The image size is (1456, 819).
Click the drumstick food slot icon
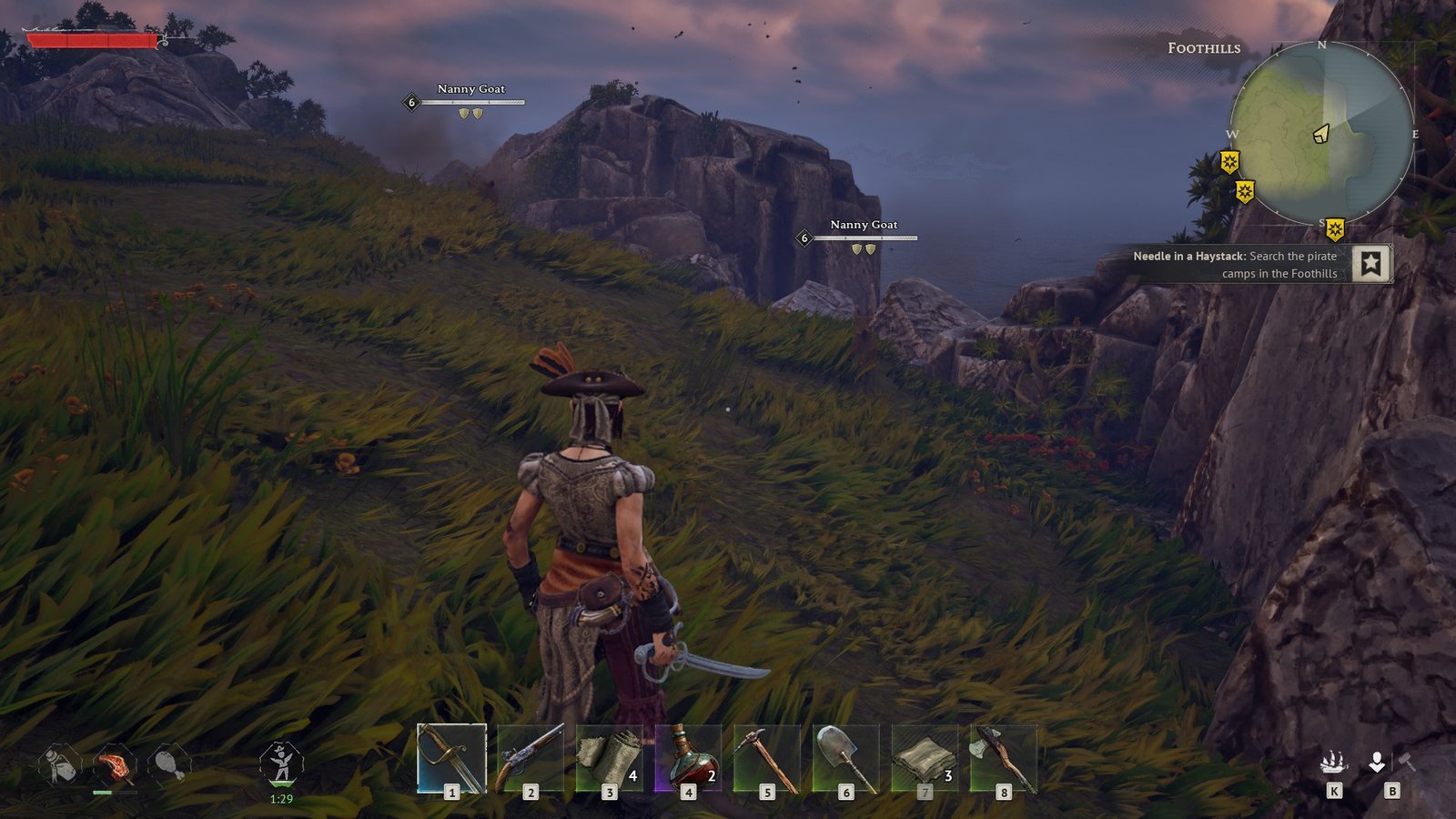coord(169,764)
